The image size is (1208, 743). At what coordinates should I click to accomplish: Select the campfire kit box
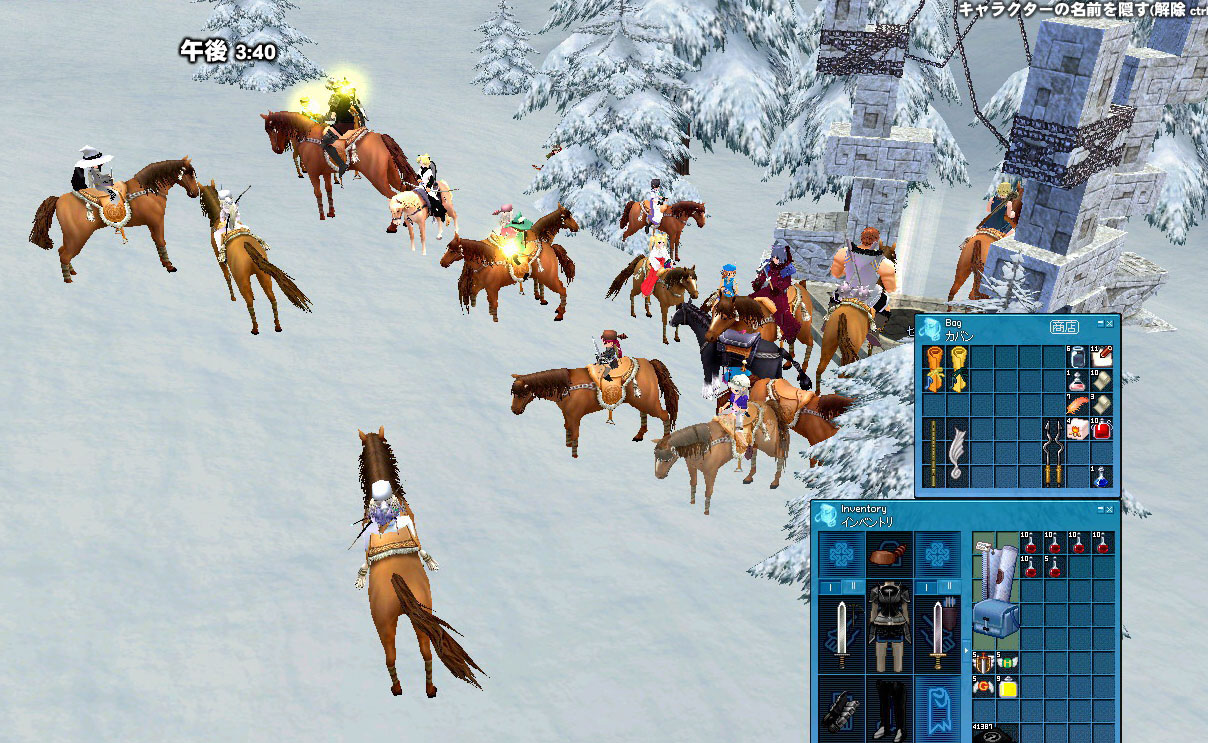(x=1077, y=429)
